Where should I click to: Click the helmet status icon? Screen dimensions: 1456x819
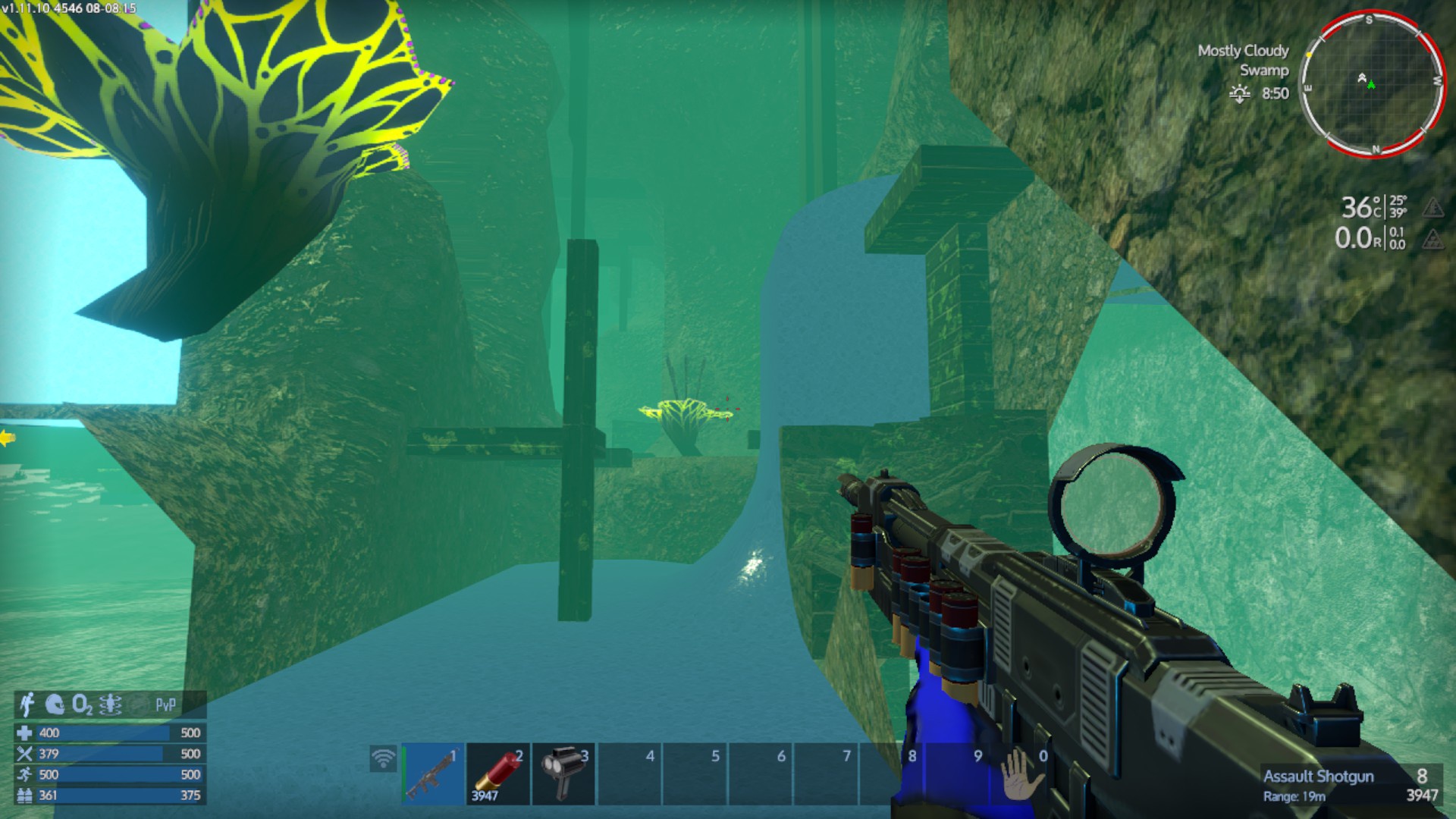point(55,704)
